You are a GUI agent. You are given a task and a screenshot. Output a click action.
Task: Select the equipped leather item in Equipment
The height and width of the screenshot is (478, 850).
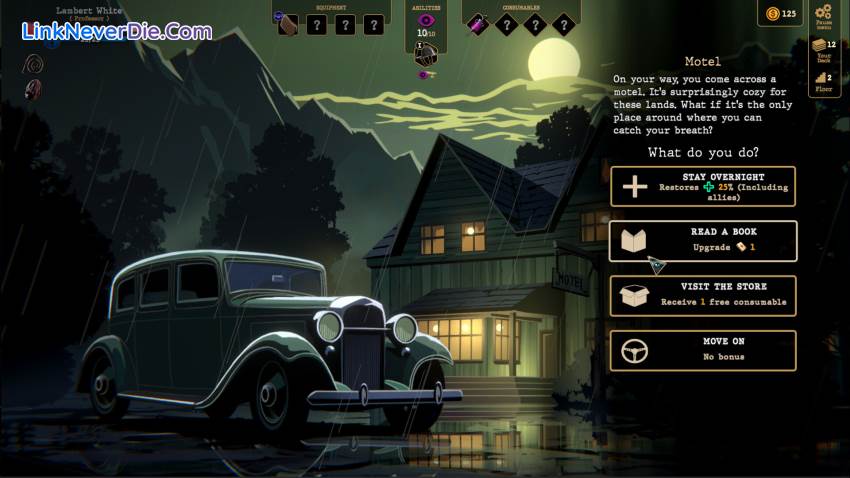pos(288,24)
